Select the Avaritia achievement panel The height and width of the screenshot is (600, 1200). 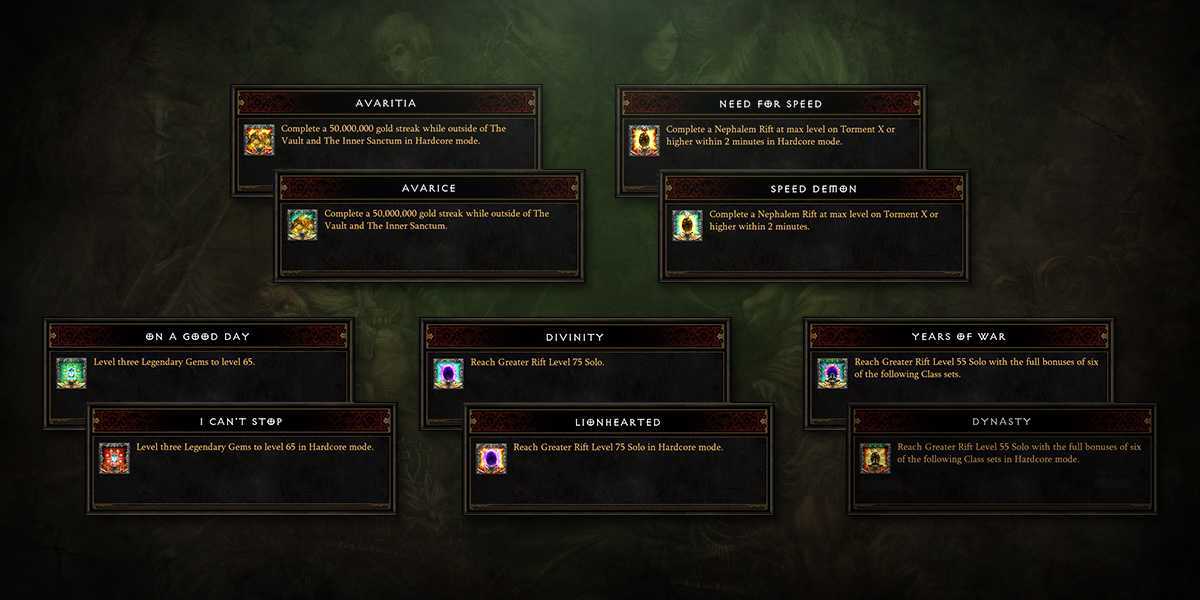tap(386, 104)
